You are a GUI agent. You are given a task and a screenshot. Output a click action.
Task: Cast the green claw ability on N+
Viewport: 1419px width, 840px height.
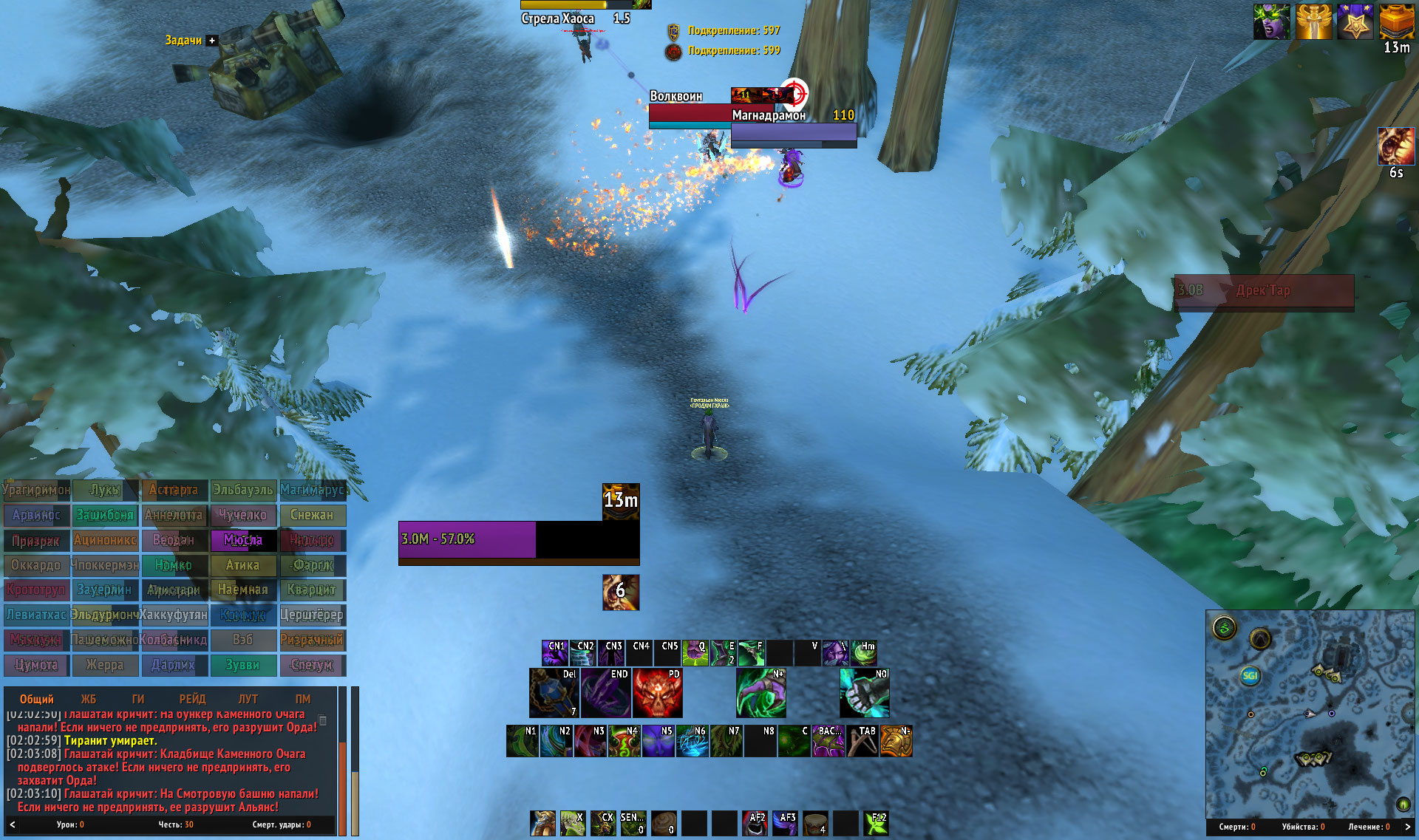[x=760, y=694]
